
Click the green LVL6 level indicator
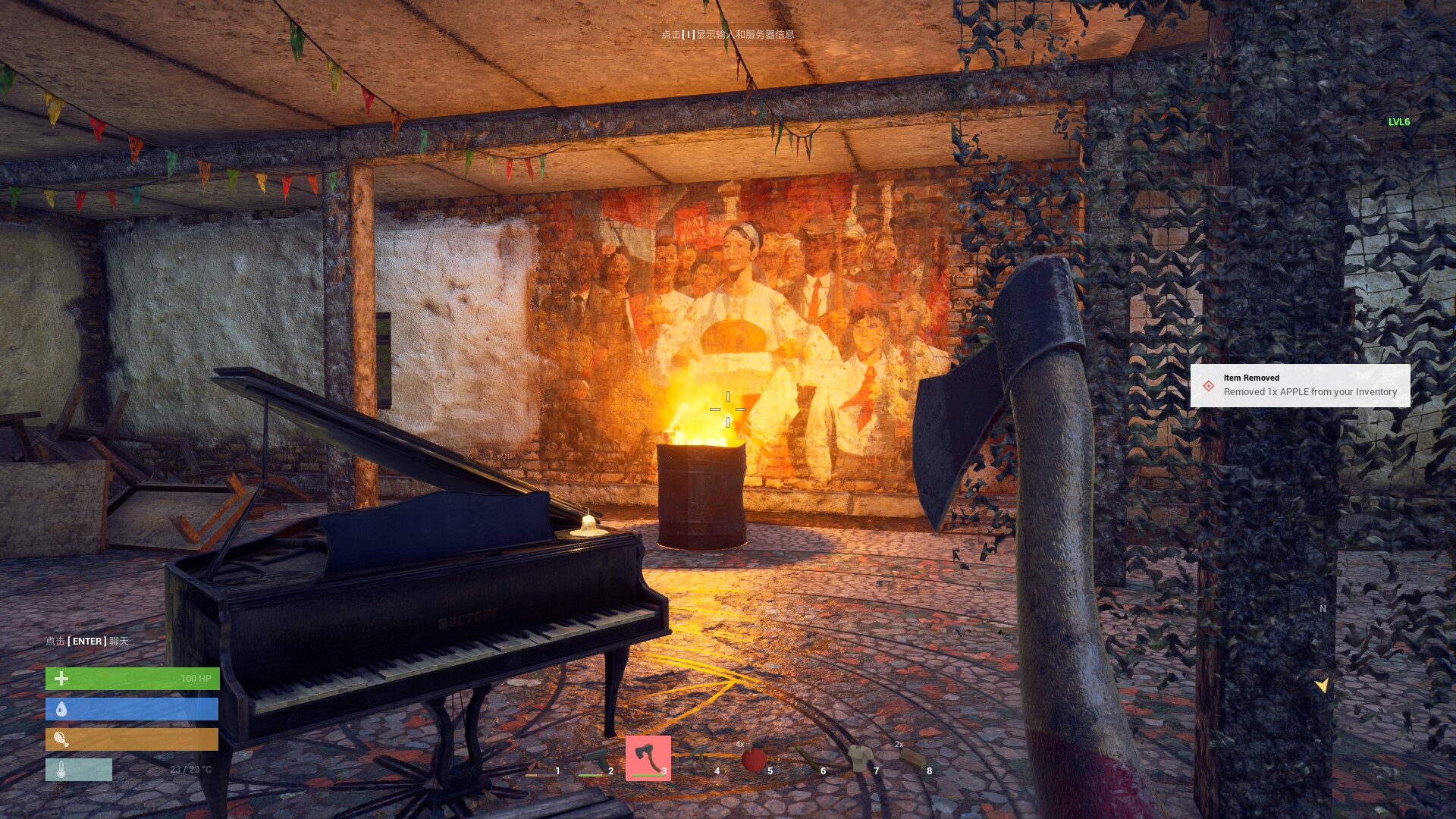tap(1398, 121)
